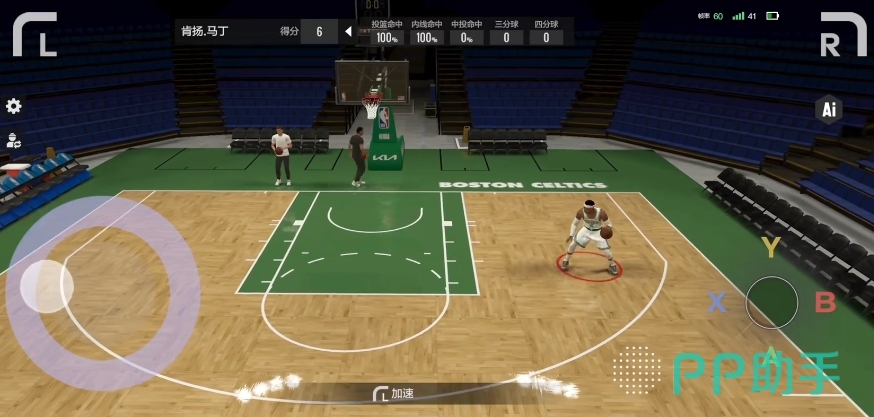Tap the on-screen L shoulder button

(x=34, y=33)
